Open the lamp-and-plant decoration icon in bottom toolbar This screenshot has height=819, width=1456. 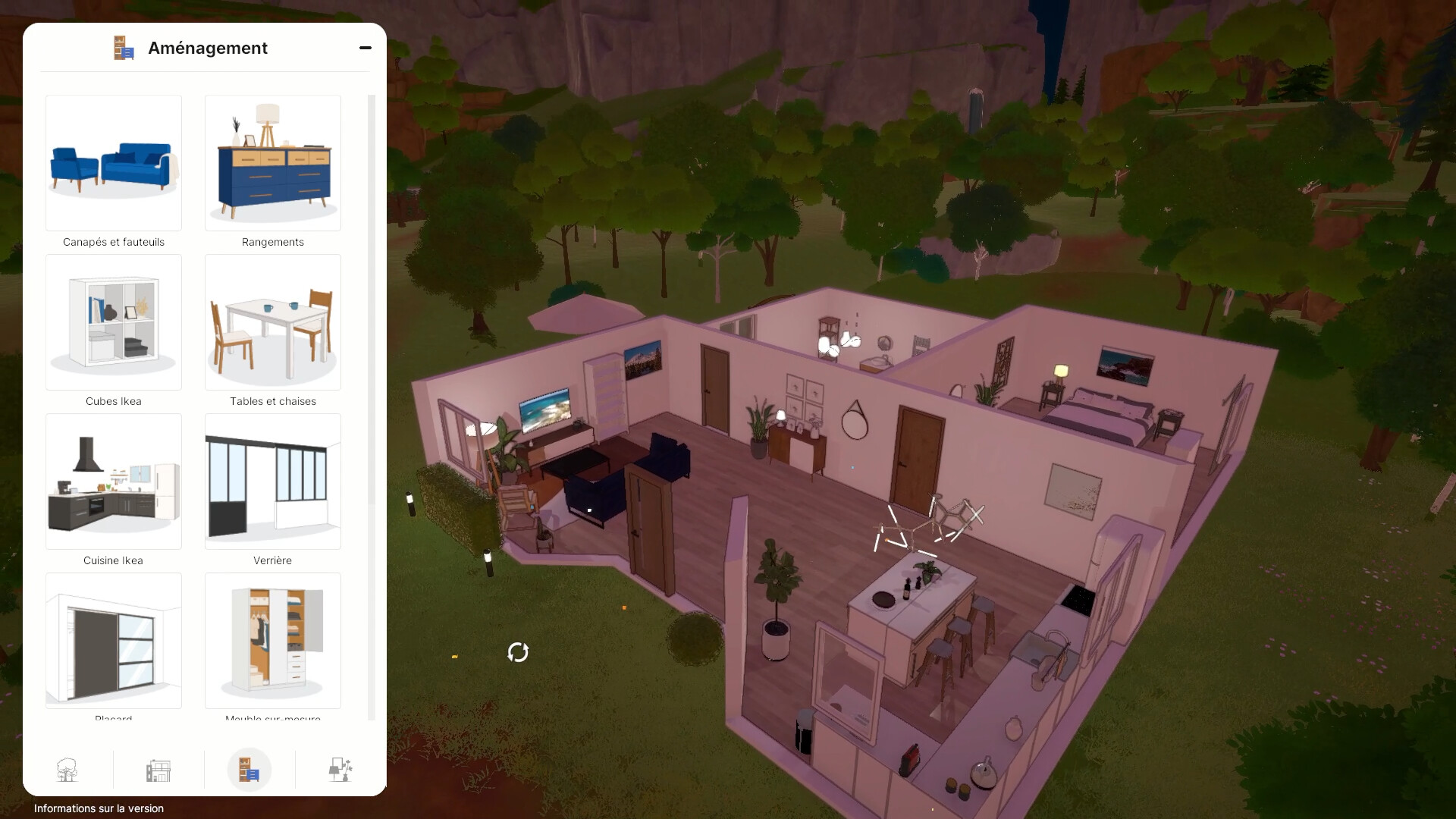[x=340, y=770]
